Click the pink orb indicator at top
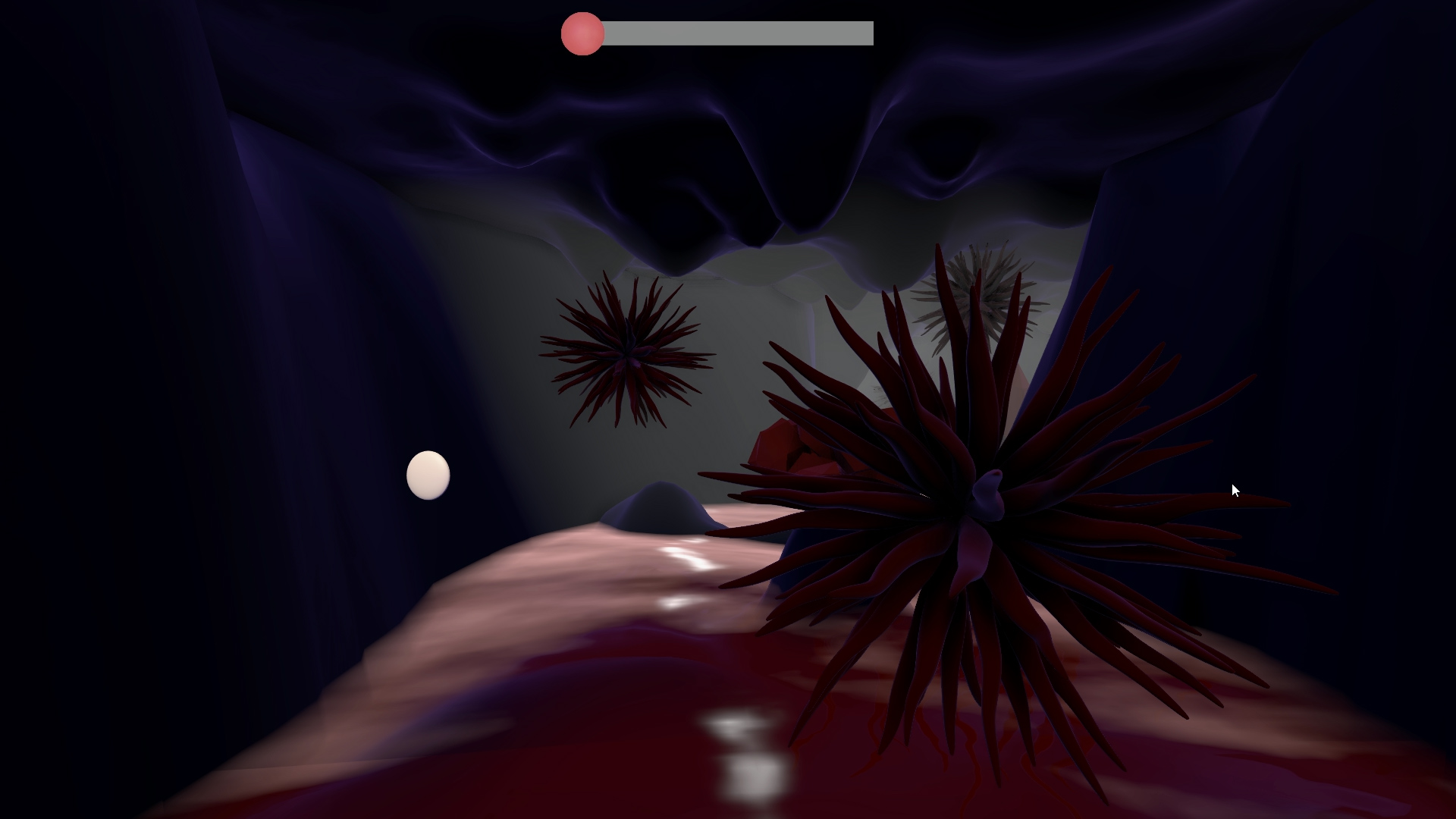The width and height of the screenshot is (1456, 819). tap(582, 33)
